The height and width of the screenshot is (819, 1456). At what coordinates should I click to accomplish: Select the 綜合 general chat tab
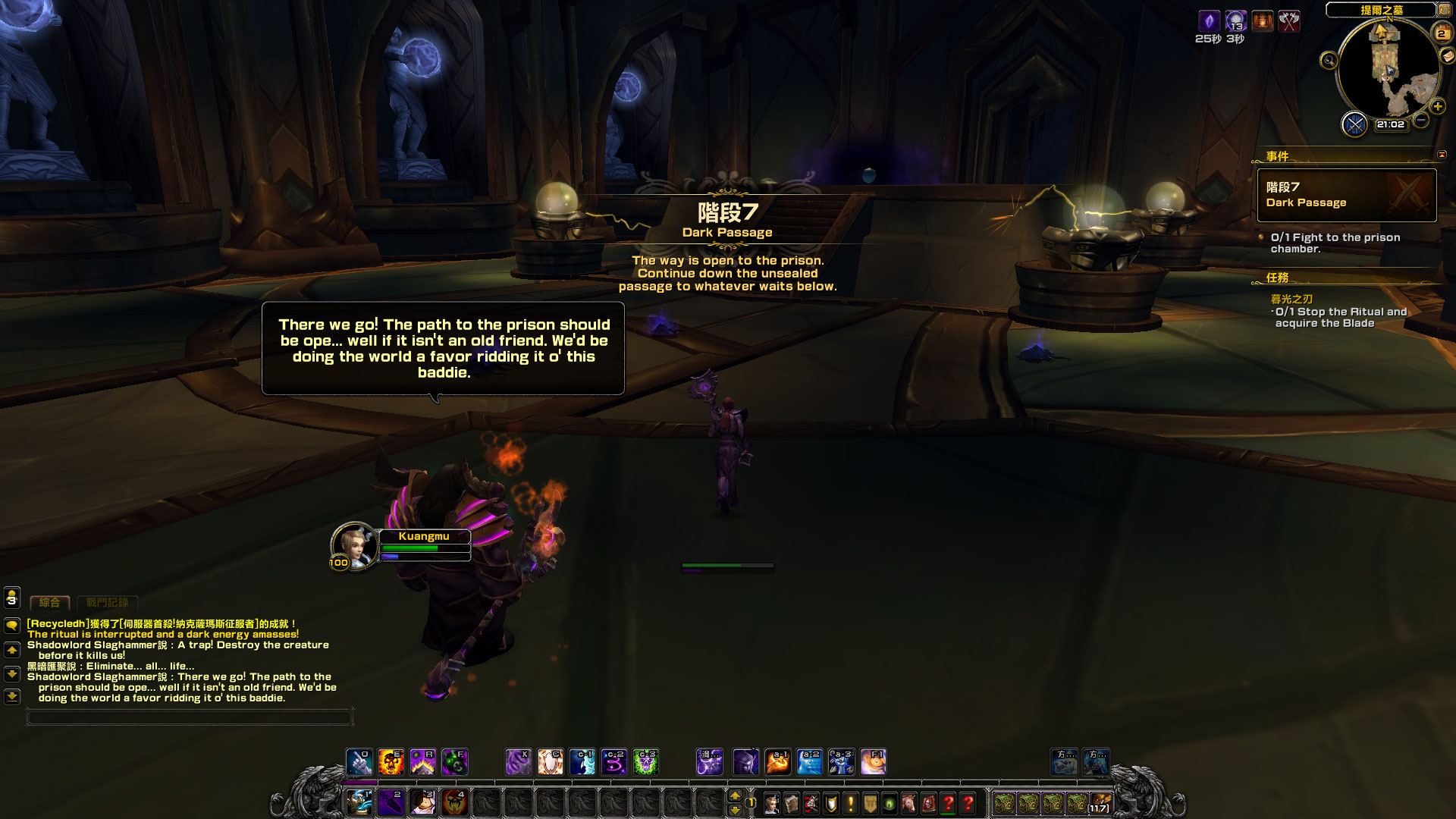tap(50, 603)
